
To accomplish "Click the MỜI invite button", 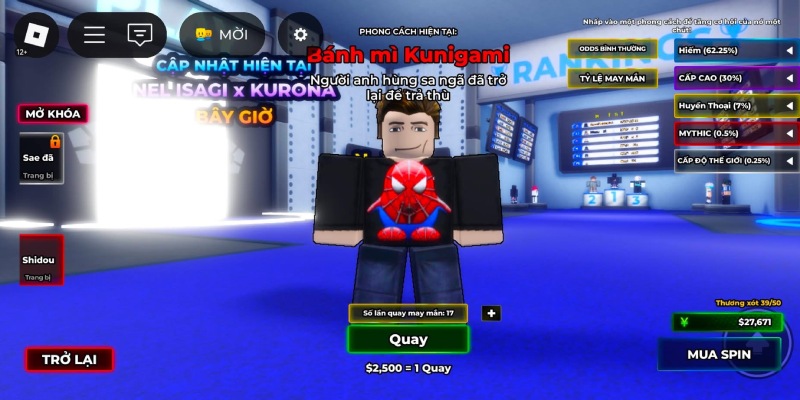I will coord(221,35).
